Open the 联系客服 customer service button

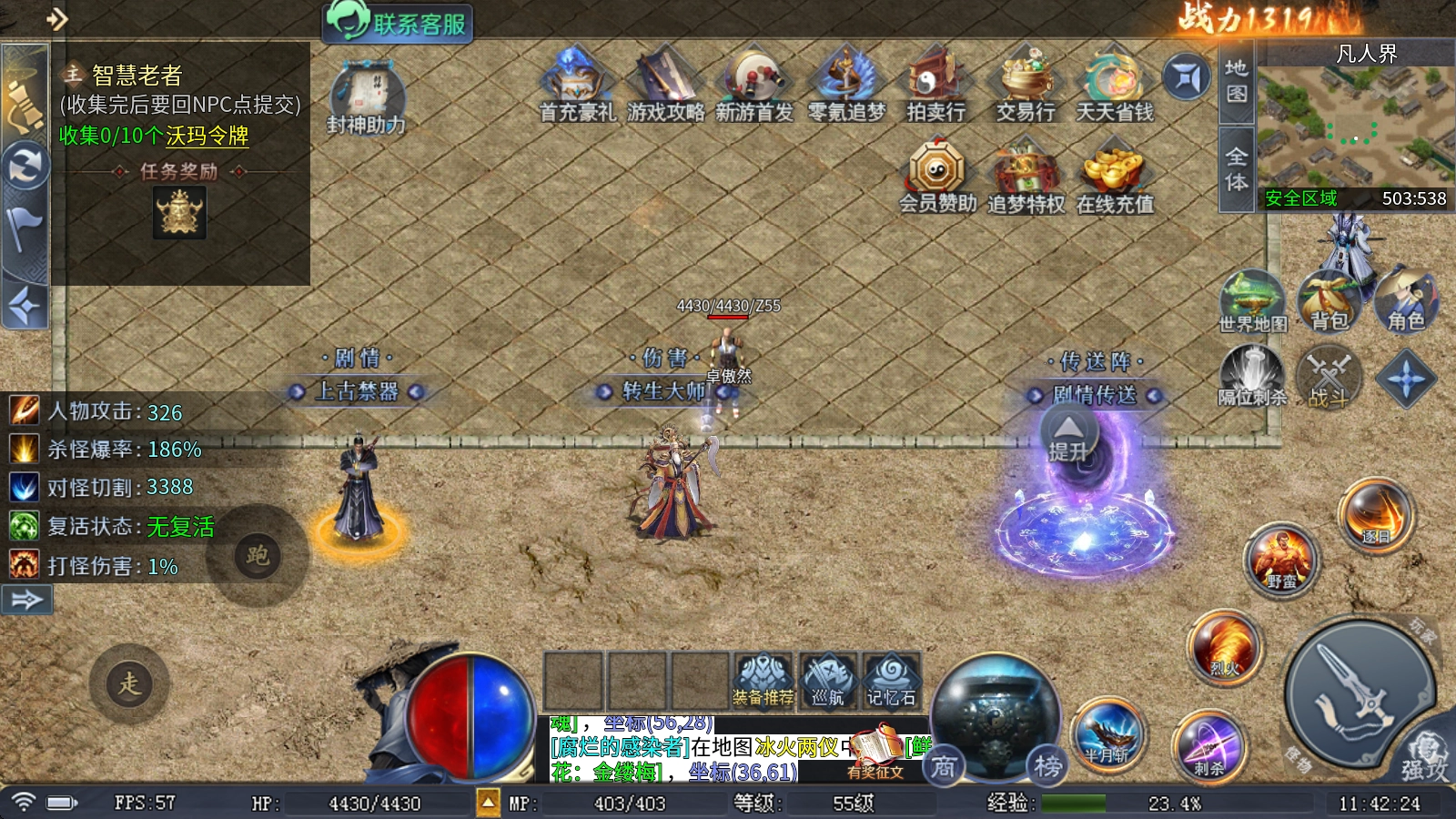coord(398,22)
